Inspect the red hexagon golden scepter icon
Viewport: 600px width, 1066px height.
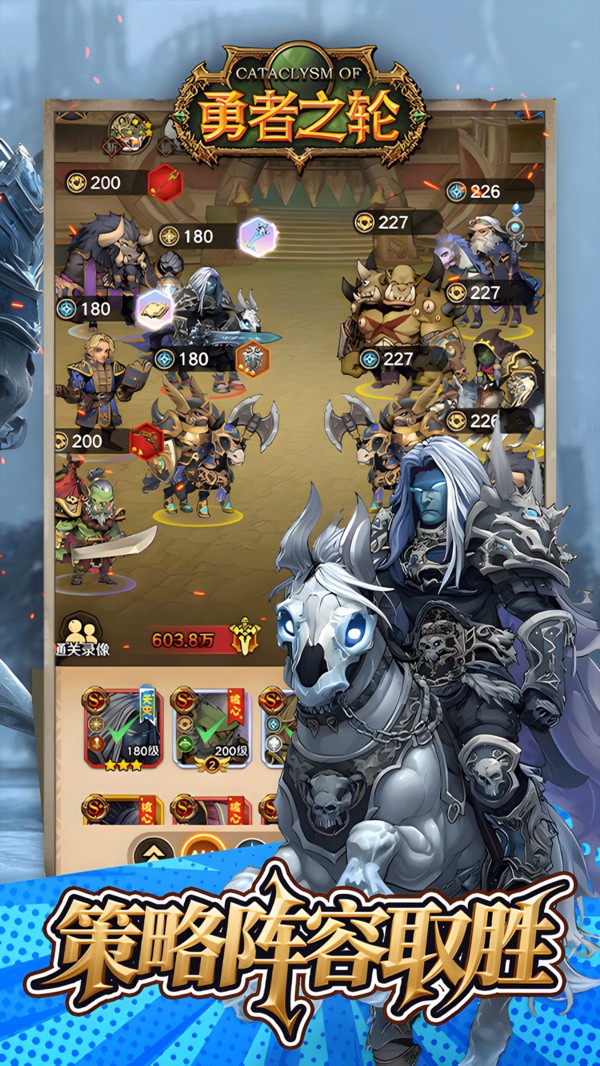tap(165, 183)
